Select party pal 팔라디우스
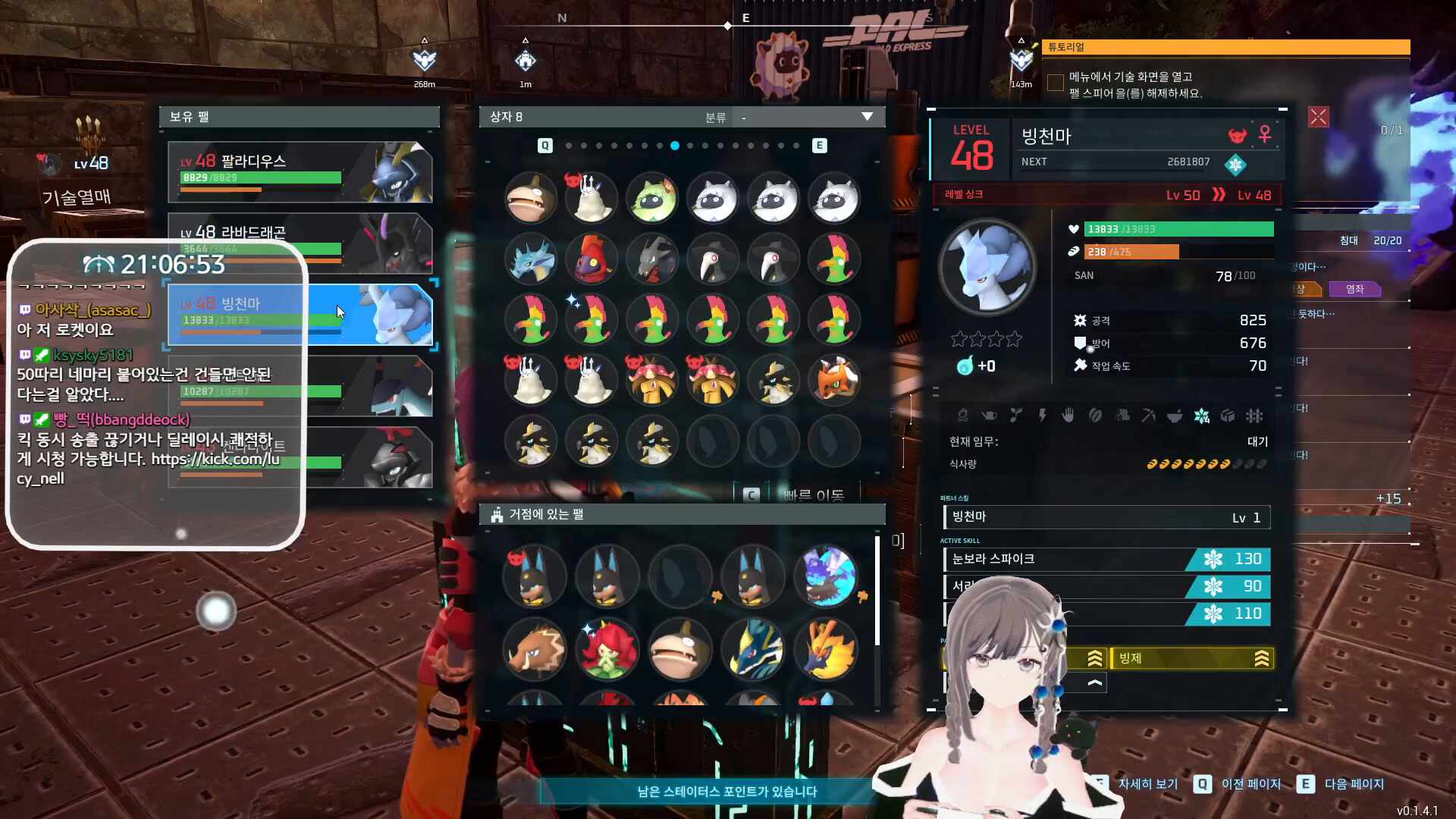Image resolution: width=1456 pixels, height=819 pixels. [300, 171]
